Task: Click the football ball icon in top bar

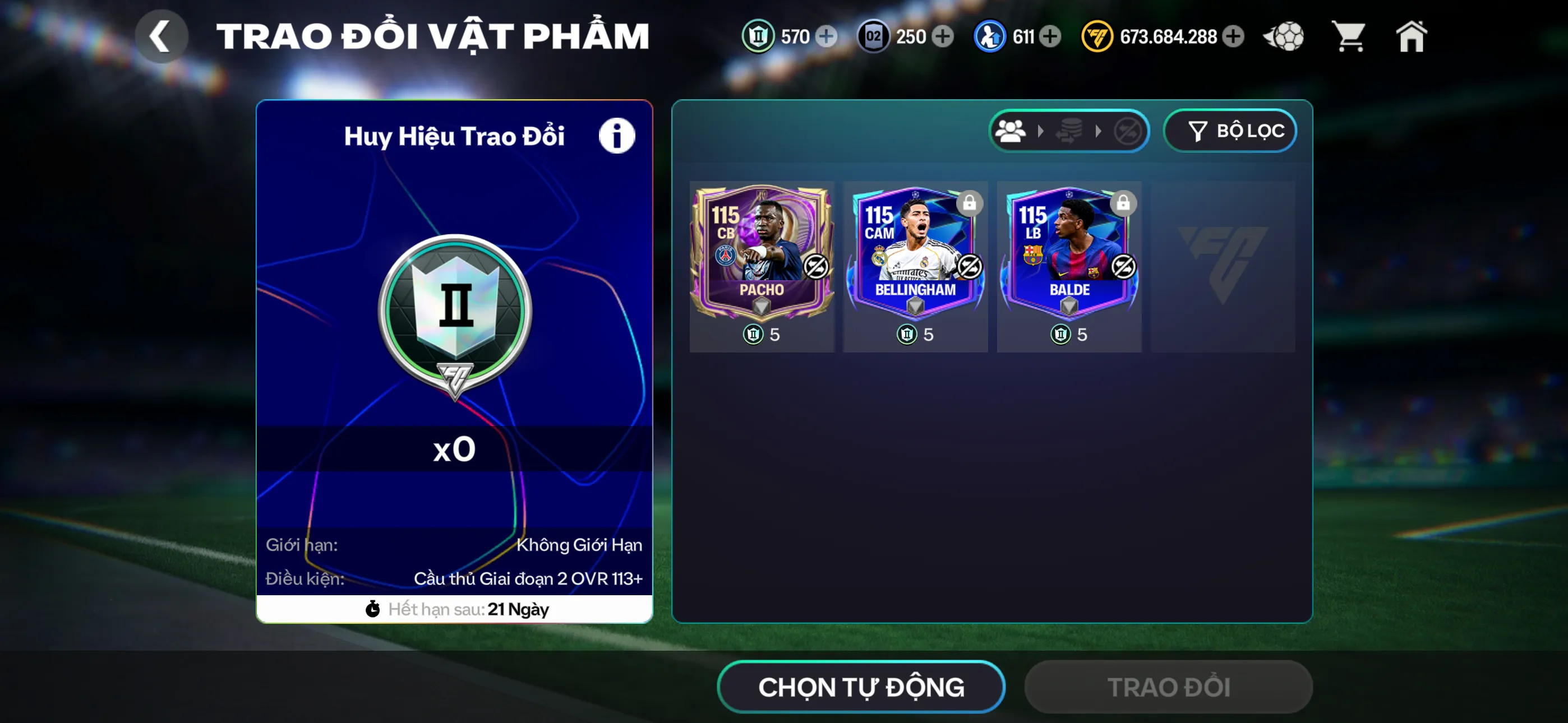Action: 1284,36
